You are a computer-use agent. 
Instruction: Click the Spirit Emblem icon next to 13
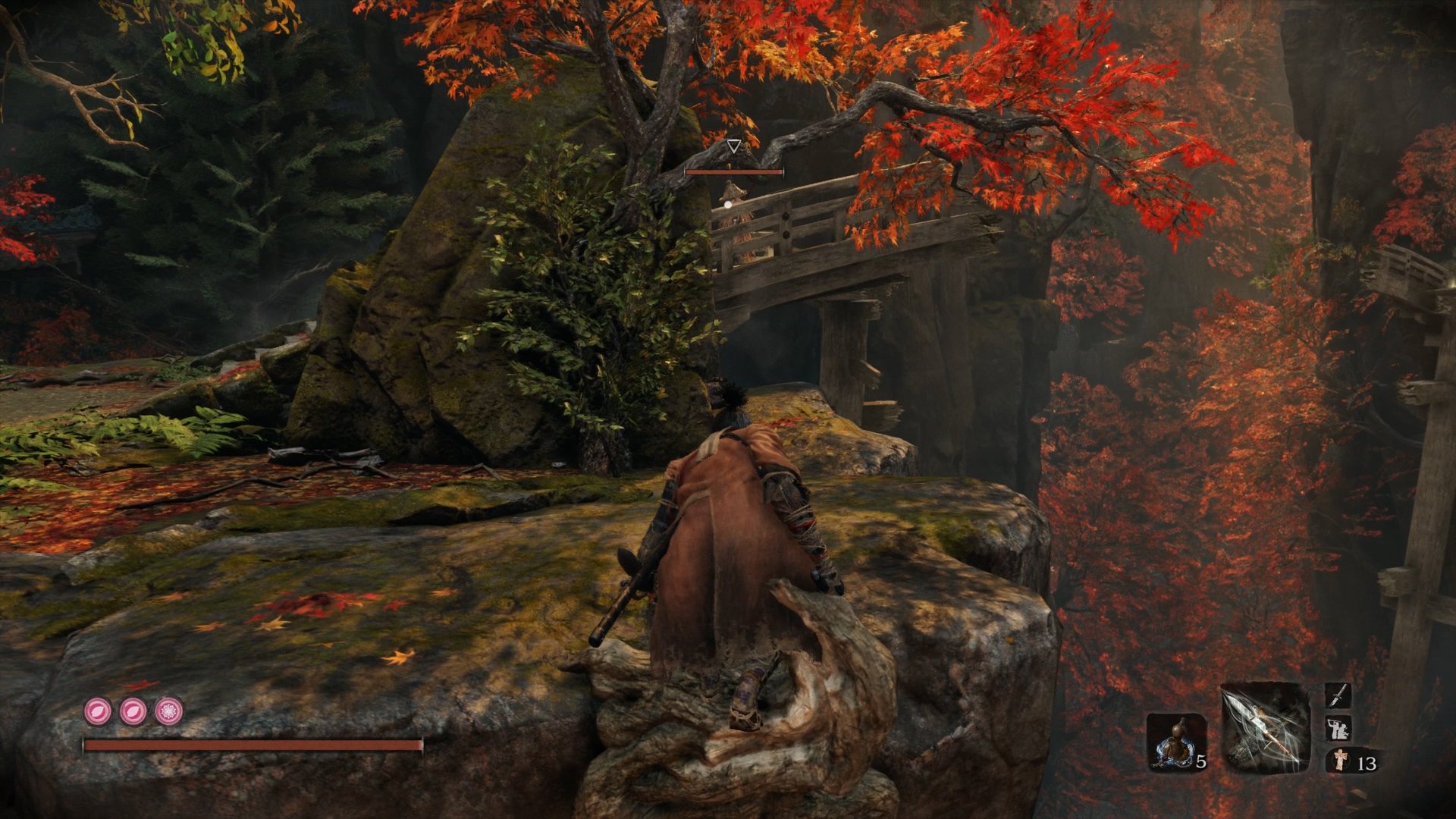(1340, 761)
